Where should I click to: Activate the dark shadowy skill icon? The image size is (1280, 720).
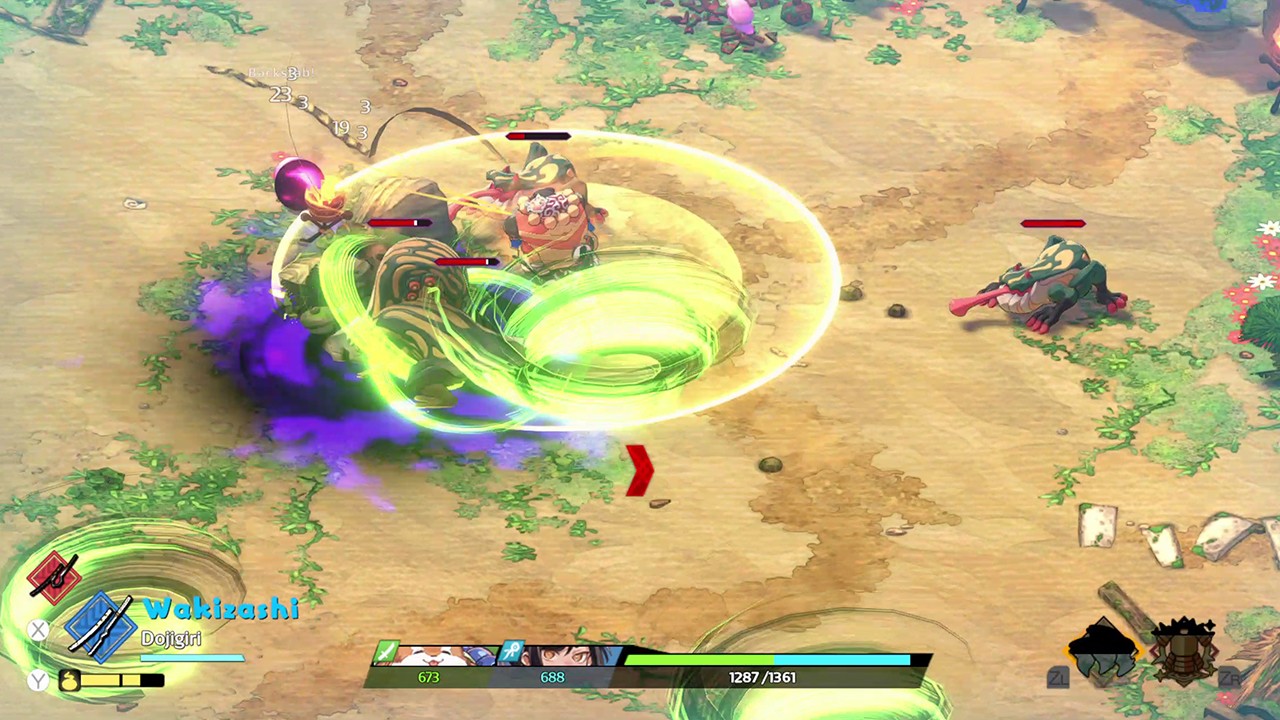(x=1103, y=649)
